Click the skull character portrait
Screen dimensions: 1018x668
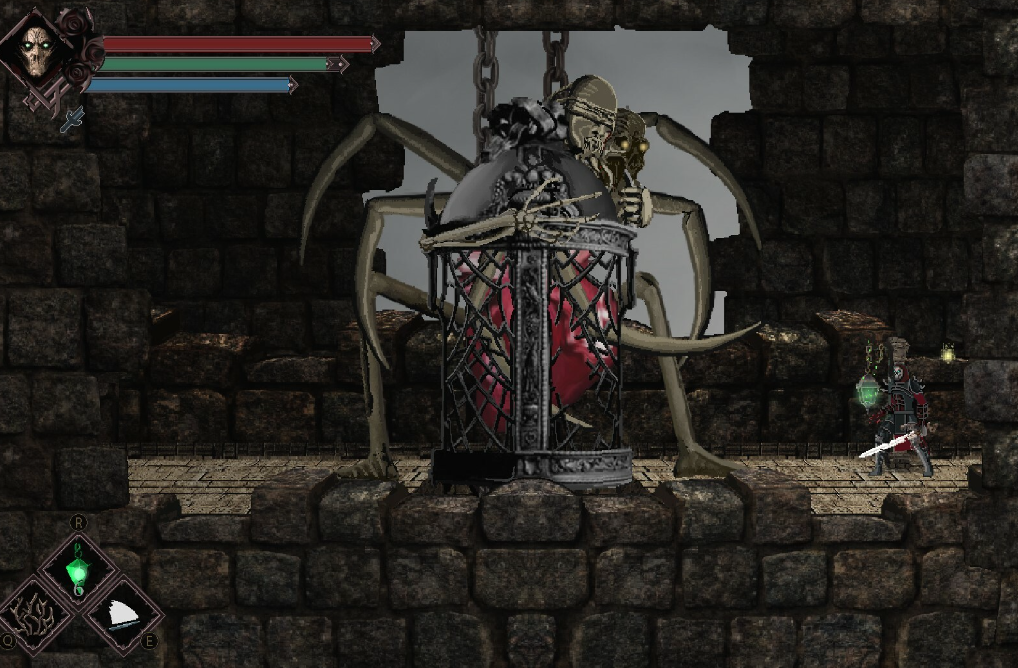click(x=39, y=48)
